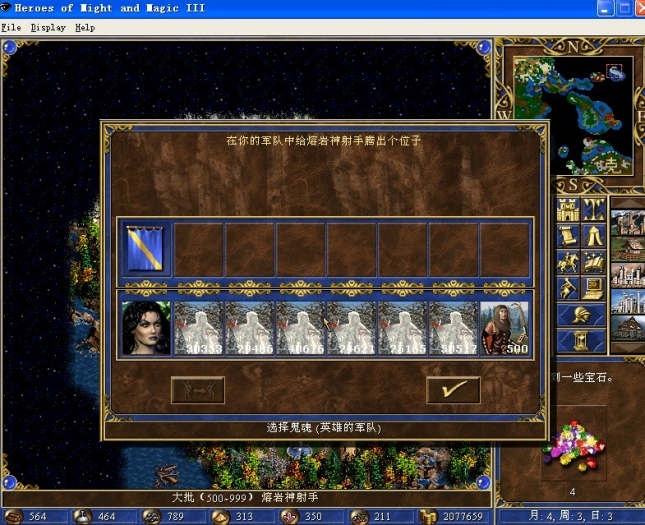The image size is (645, 525).
Task: Open the Display menu
Action: [47, 28]
